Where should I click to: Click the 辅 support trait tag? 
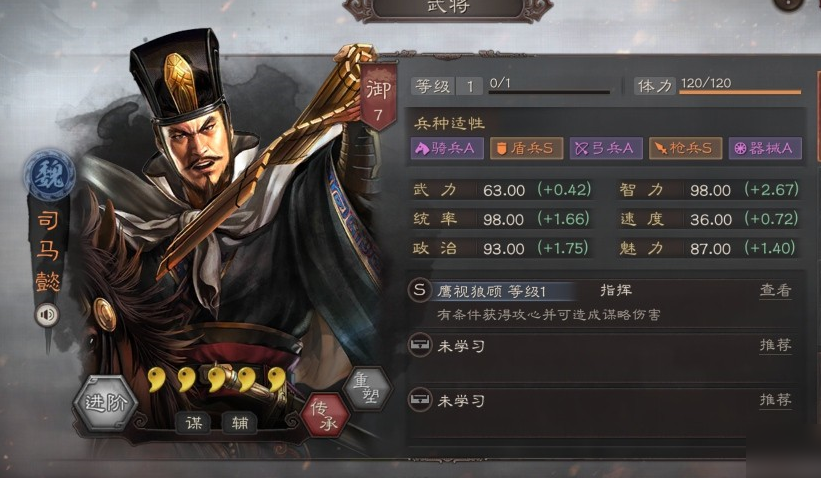point(239,424)
